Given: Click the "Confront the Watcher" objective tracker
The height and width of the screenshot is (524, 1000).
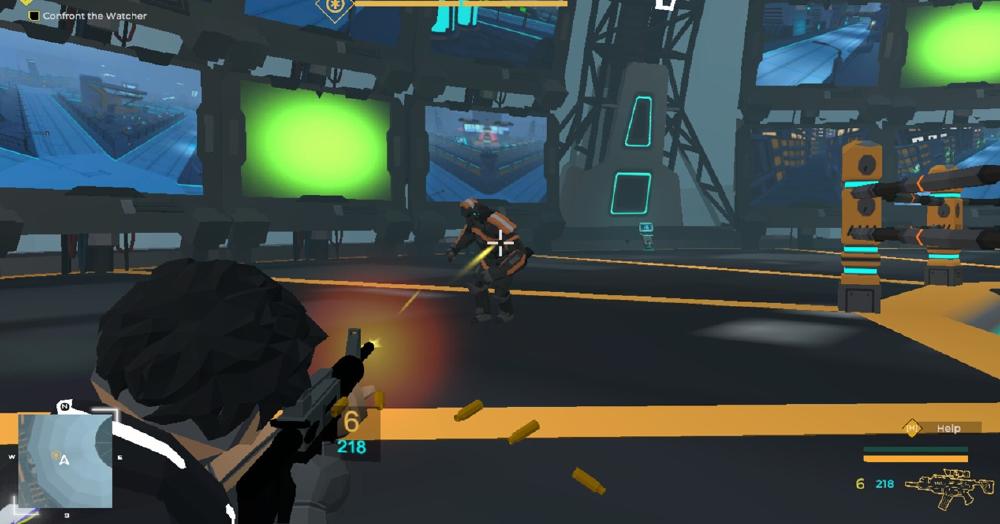Looking at the screenshot, I should pos(88,16).
